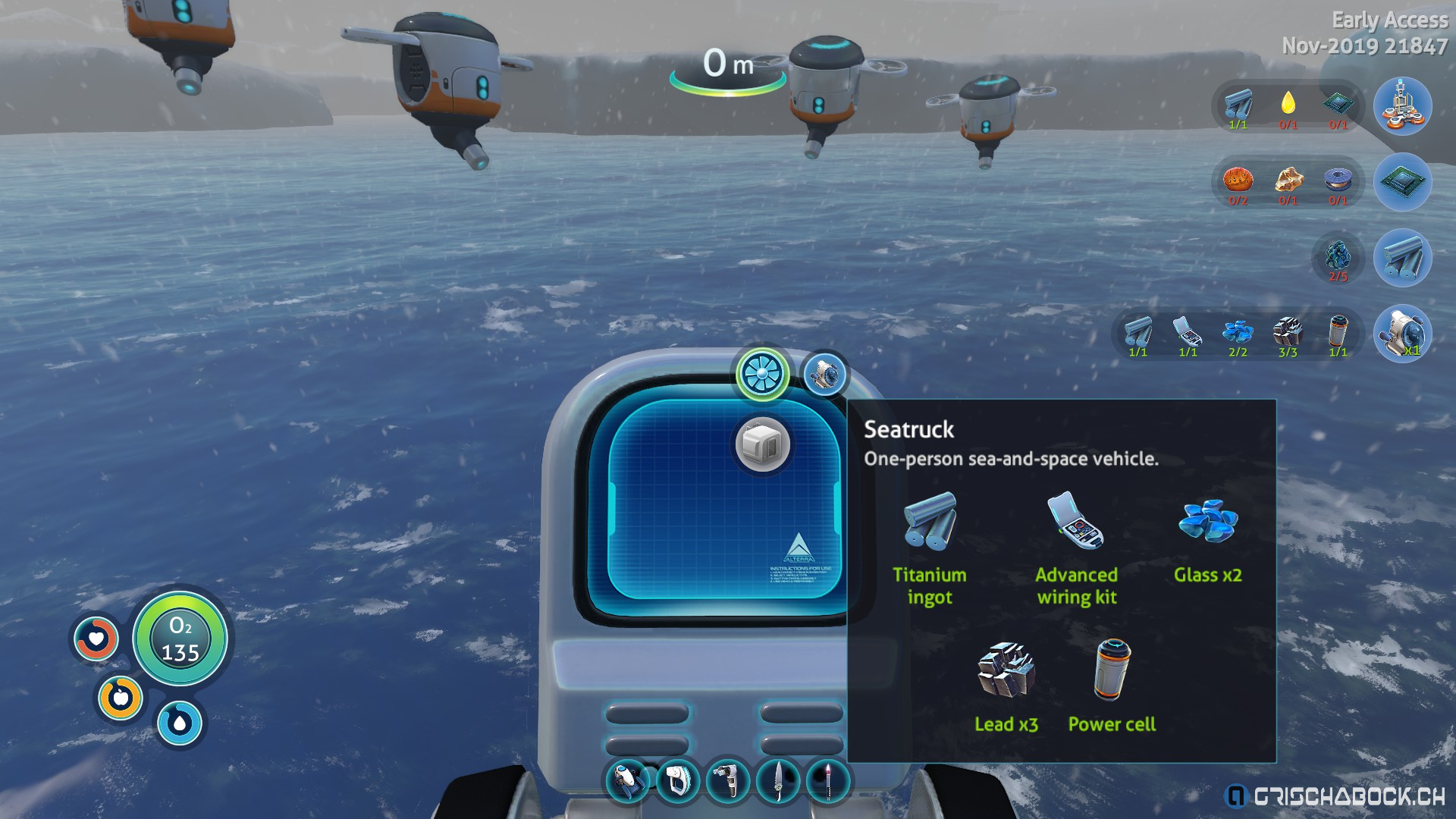This screenshot has width=1456, height=819.
Task: Click the pinned platform base recipe
Action: 1402,107
